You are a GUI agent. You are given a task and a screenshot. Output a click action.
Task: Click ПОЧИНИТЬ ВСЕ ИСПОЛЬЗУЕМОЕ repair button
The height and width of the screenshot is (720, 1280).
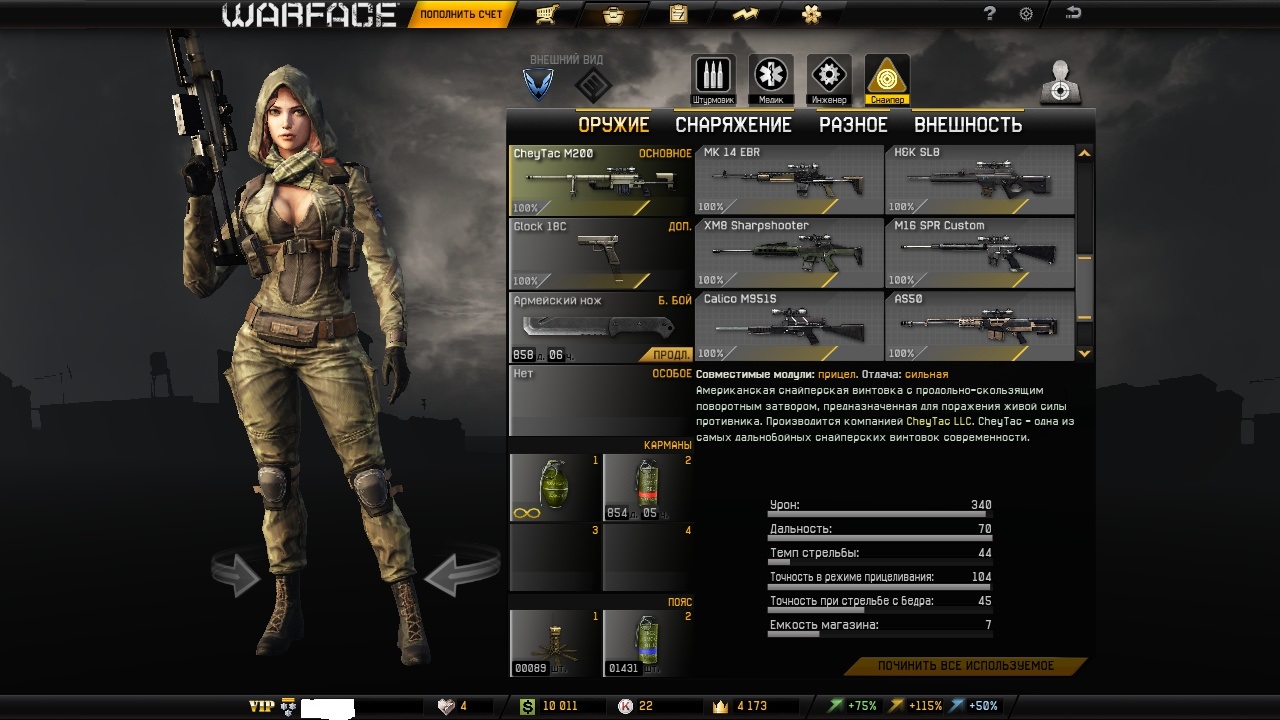pos(966,666)
